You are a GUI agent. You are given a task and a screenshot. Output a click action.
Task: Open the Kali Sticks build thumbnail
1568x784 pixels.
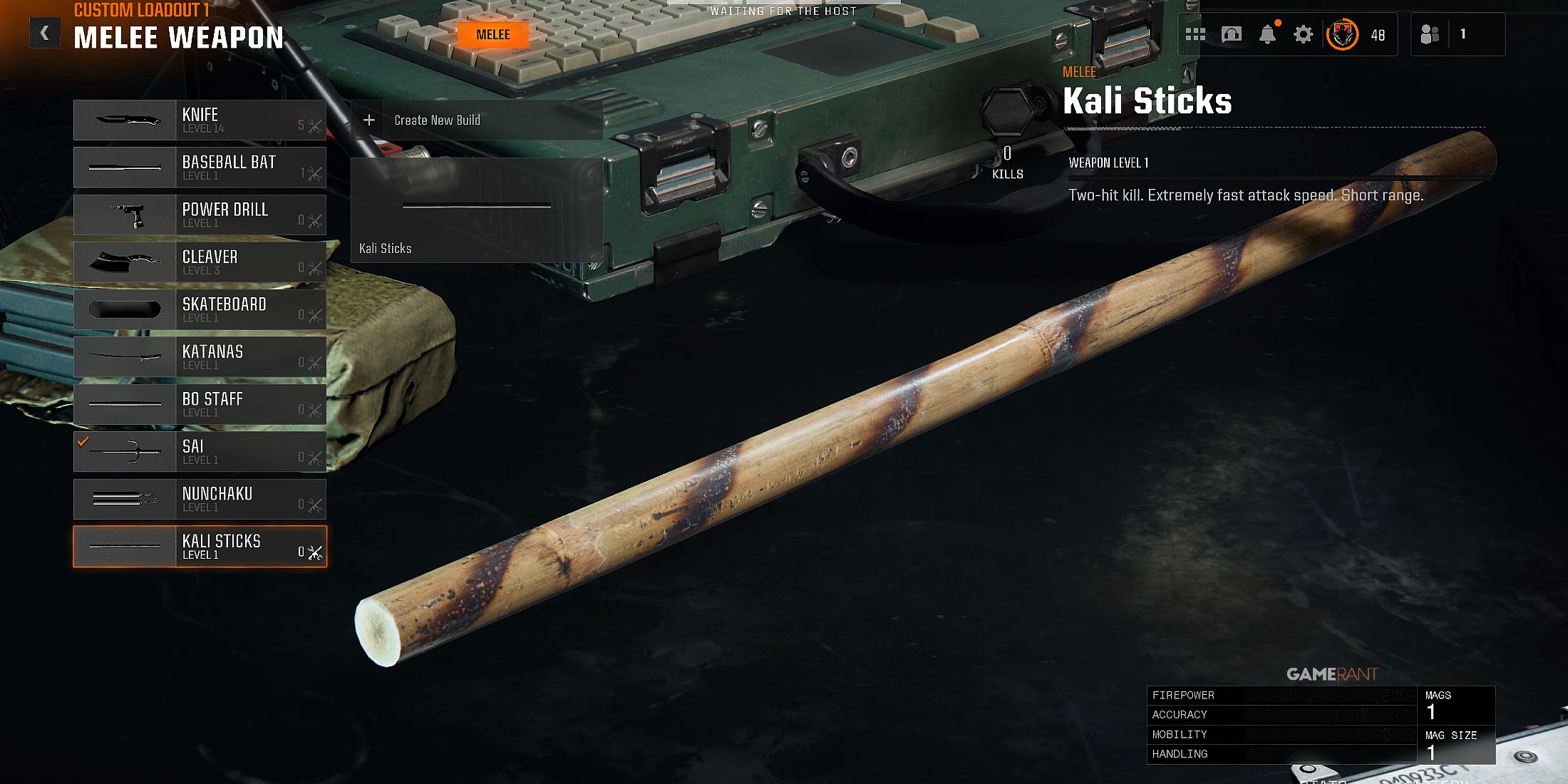tap(476, 210)
